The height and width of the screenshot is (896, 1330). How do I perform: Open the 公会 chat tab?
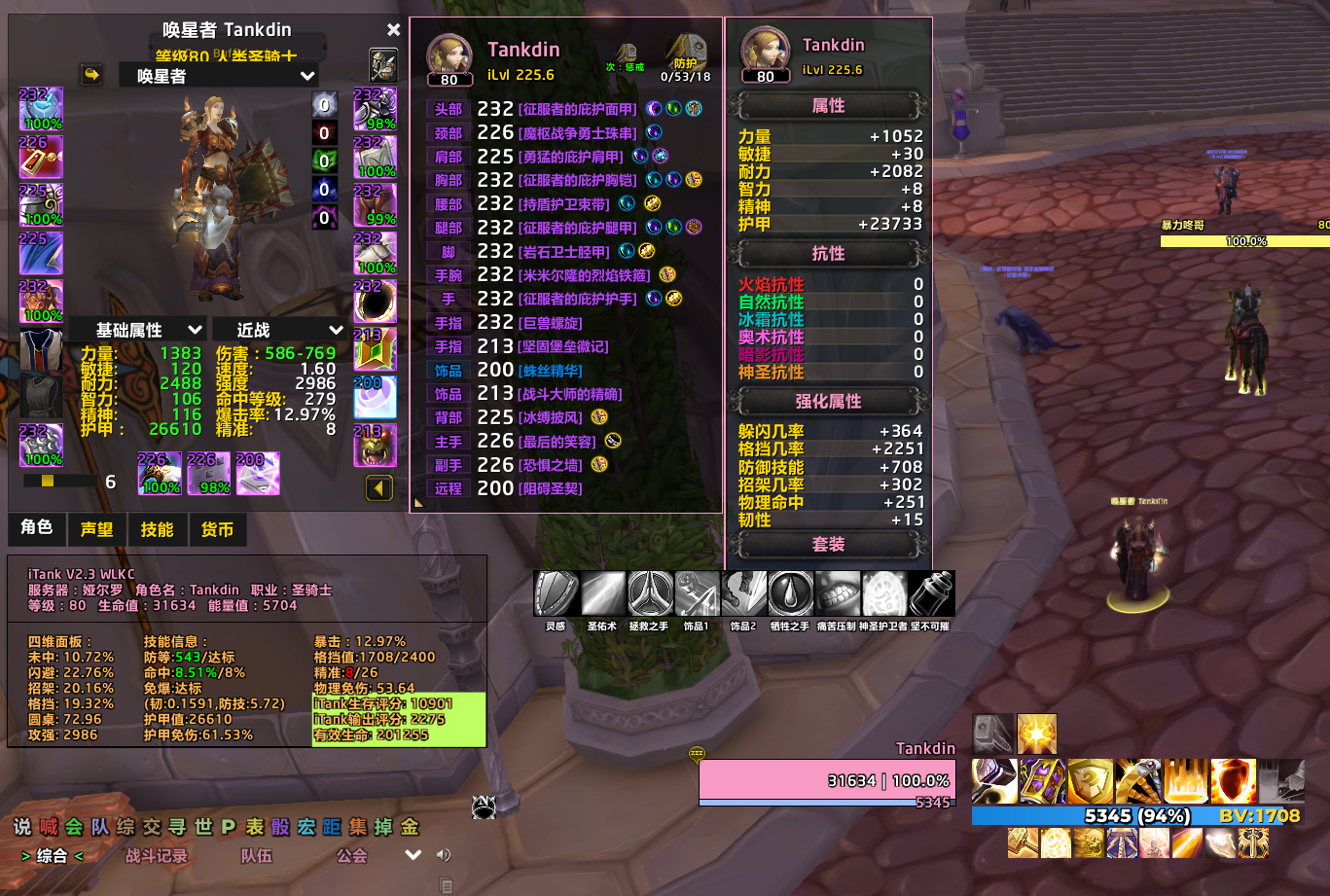pos(352,856)
